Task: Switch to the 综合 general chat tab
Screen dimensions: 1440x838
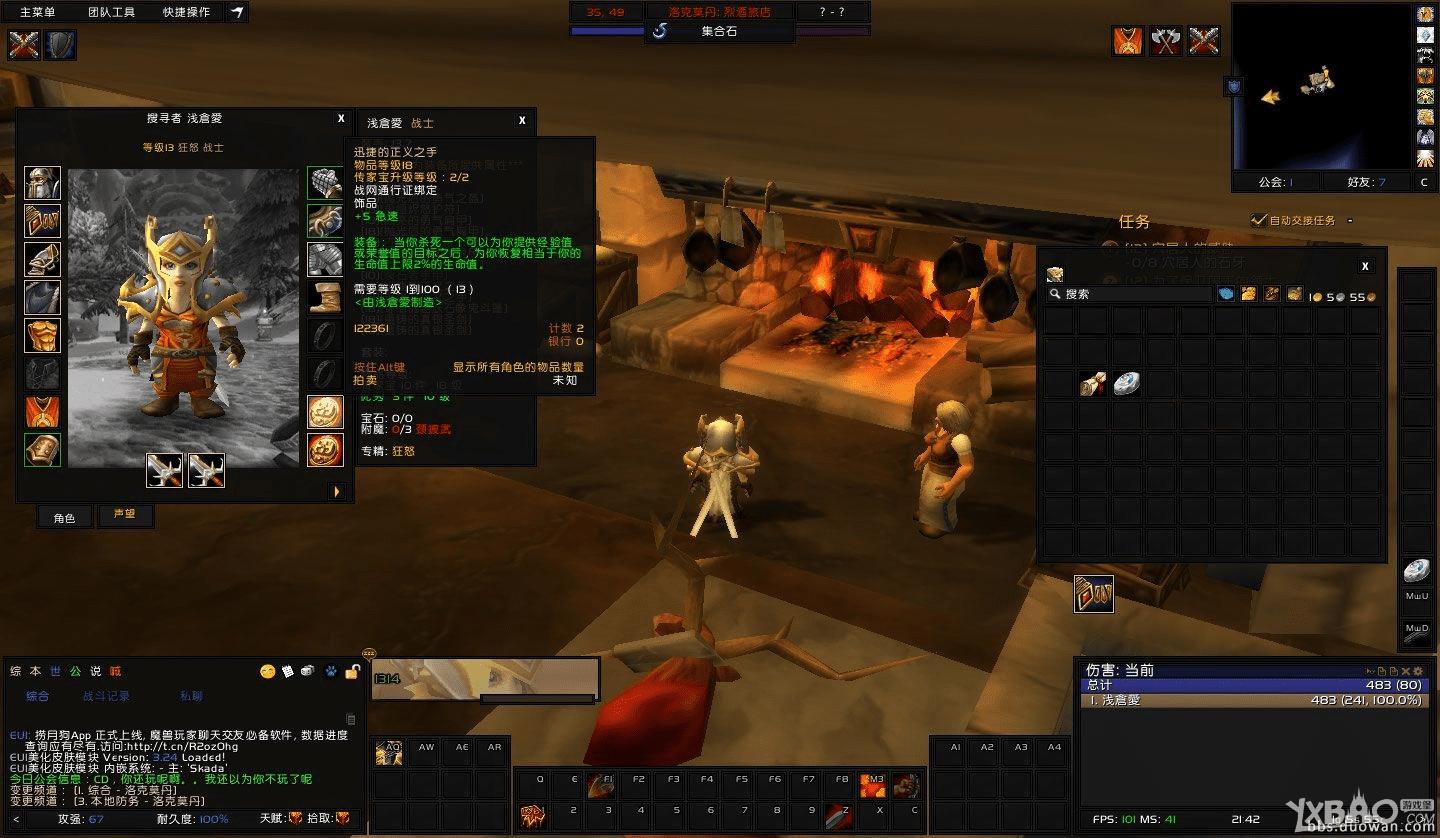Action: click(x=37, y=696)
